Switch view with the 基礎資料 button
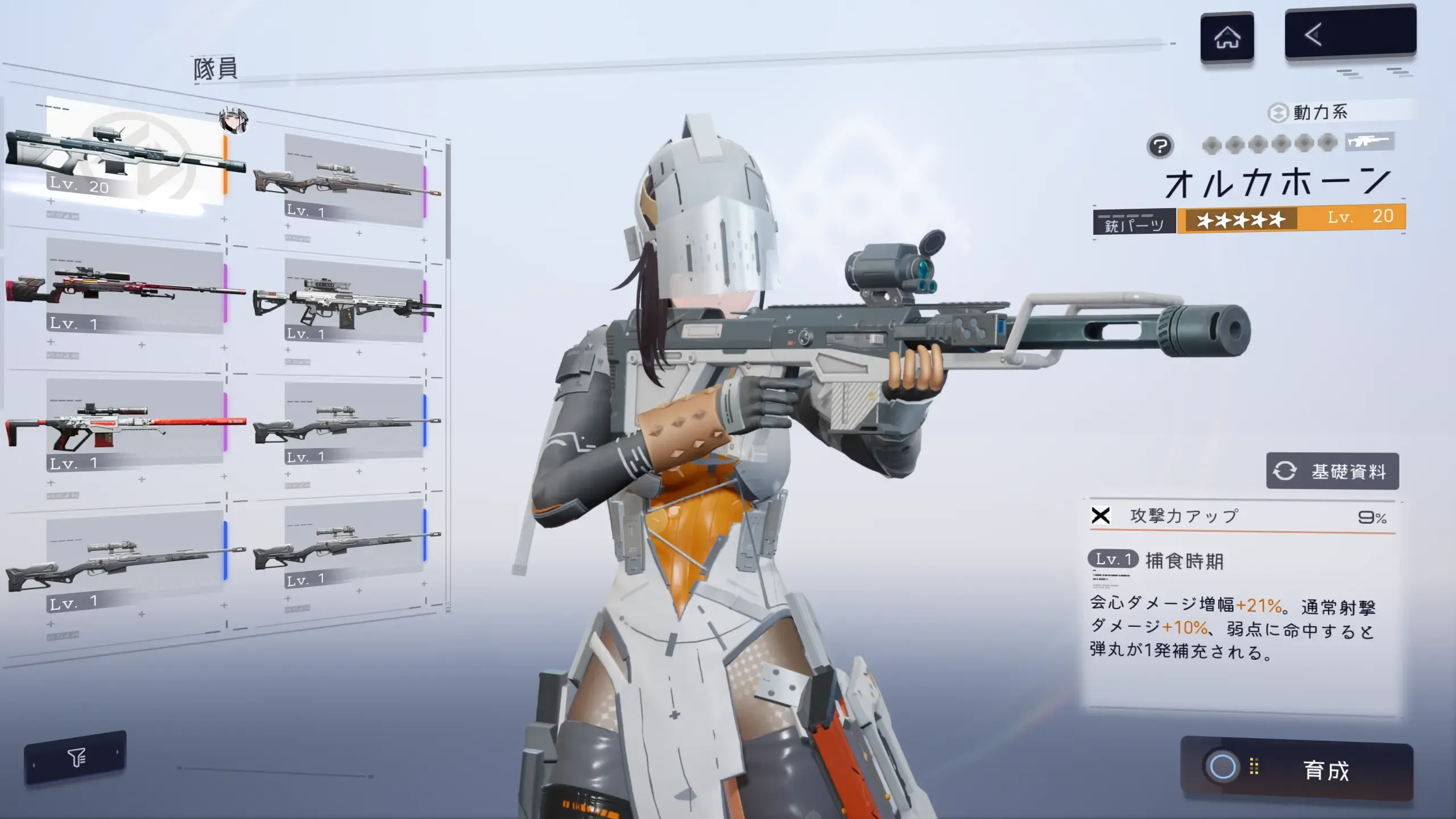Viewport: 1456px width, 819px height. (1332, 471)
